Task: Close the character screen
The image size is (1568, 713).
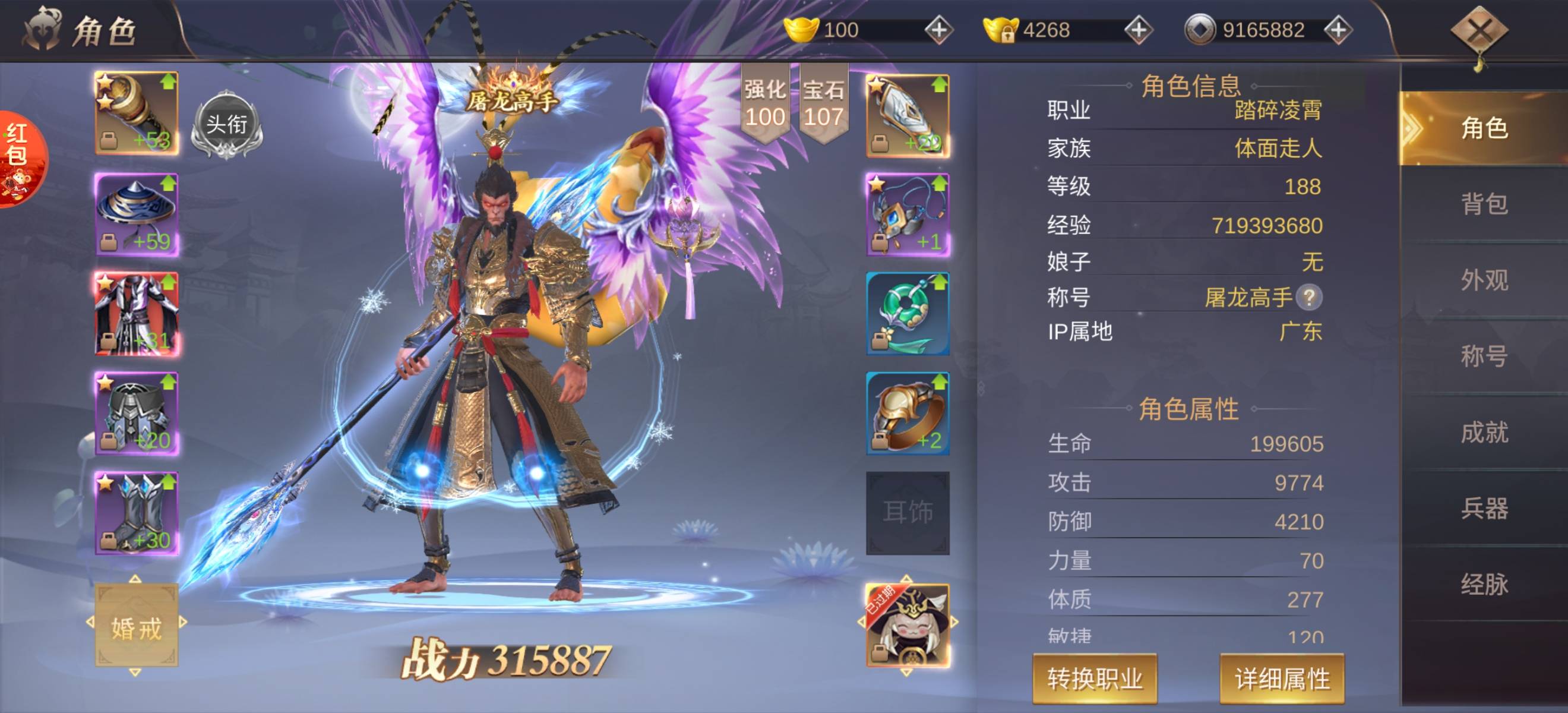Action: [1480, 31]
